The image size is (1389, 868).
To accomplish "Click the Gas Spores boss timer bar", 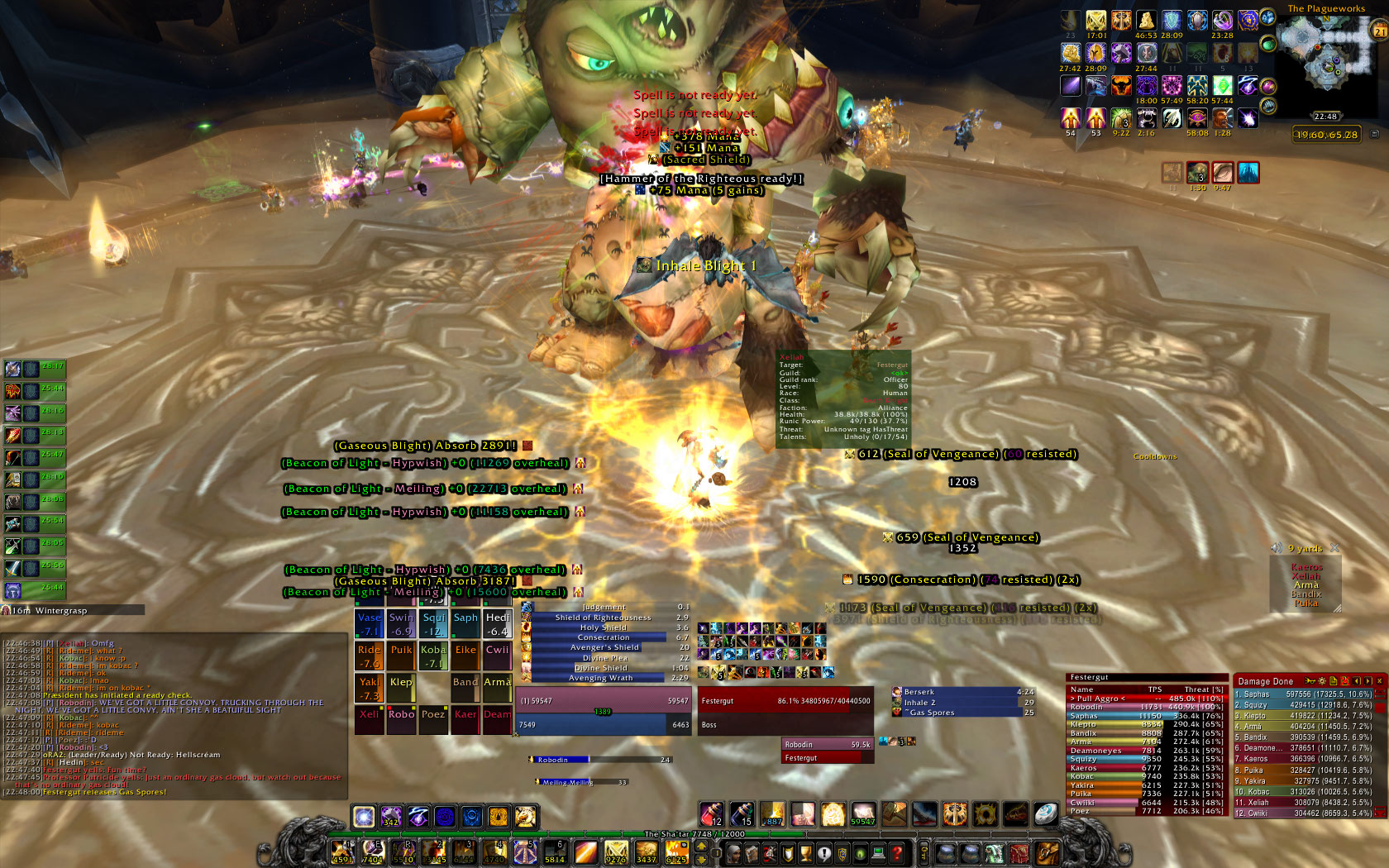I will [962, 713].
